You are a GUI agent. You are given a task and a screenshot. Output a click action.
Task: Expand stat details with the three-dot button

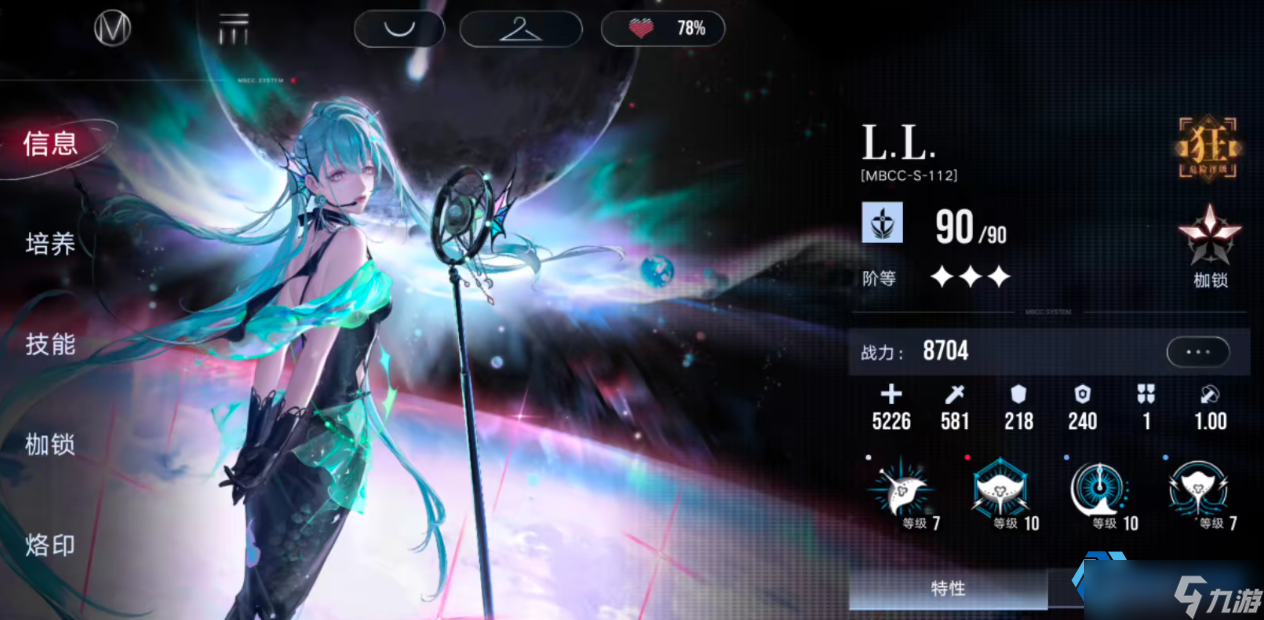click(x=1197, y=352)
